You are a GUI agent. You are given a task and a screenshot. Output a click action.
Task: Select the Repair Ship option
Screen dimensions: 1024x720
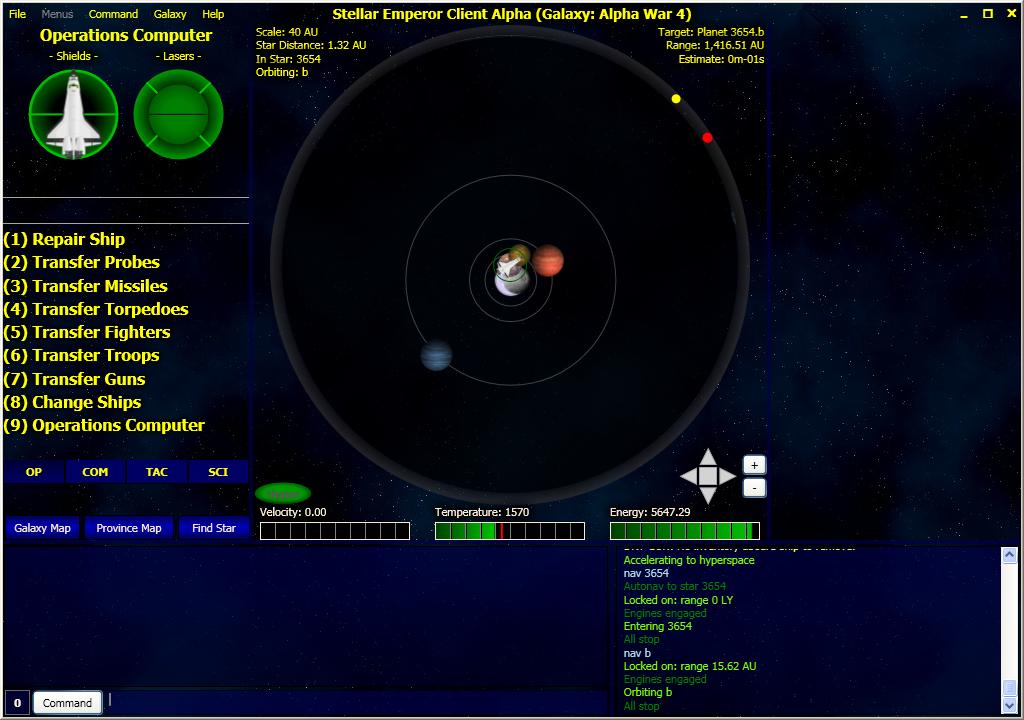[x=65, y=239]
